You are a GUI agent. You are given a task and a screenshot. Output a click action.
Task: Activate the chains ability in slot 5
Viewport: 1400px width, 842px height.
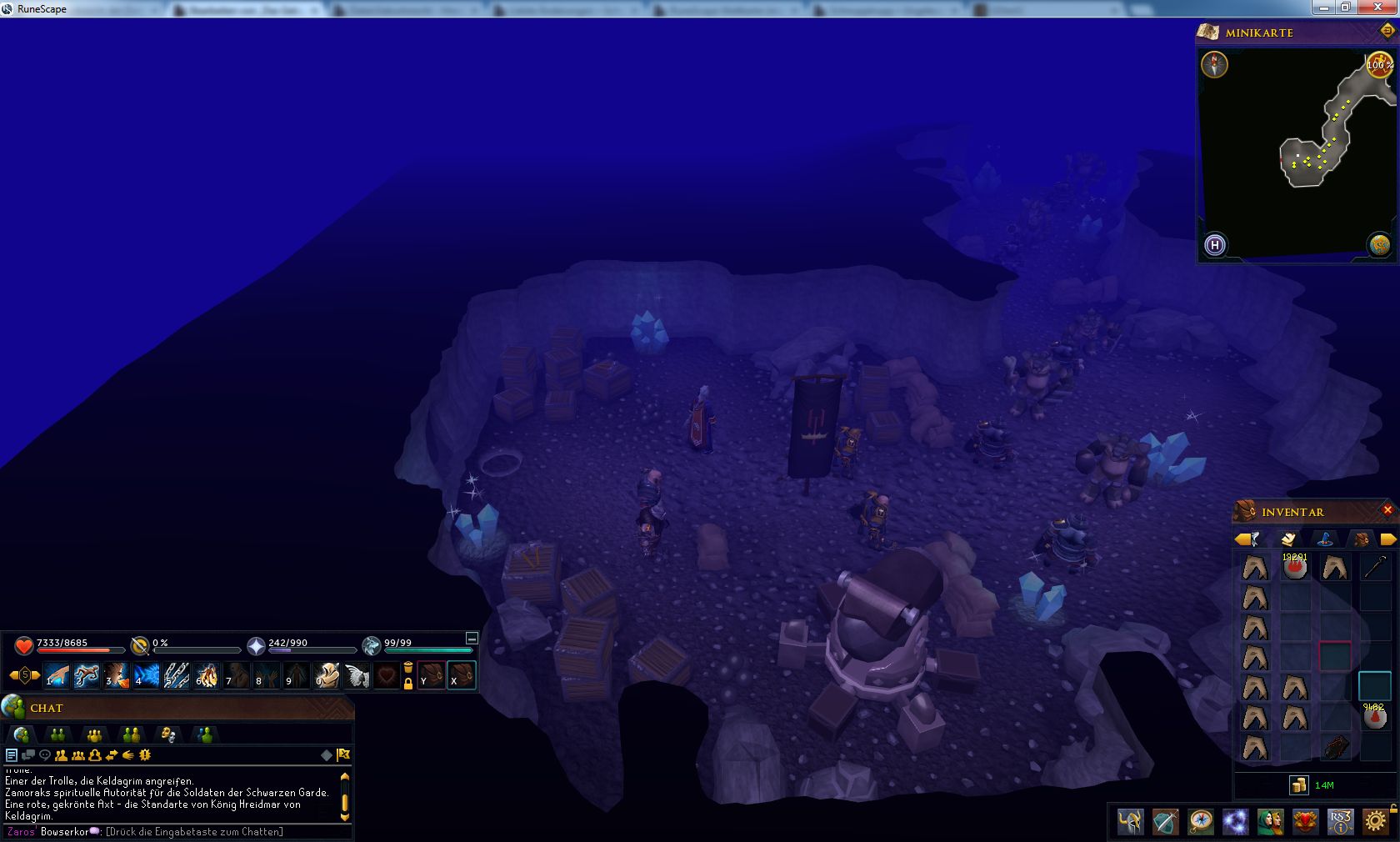point(177,675)
